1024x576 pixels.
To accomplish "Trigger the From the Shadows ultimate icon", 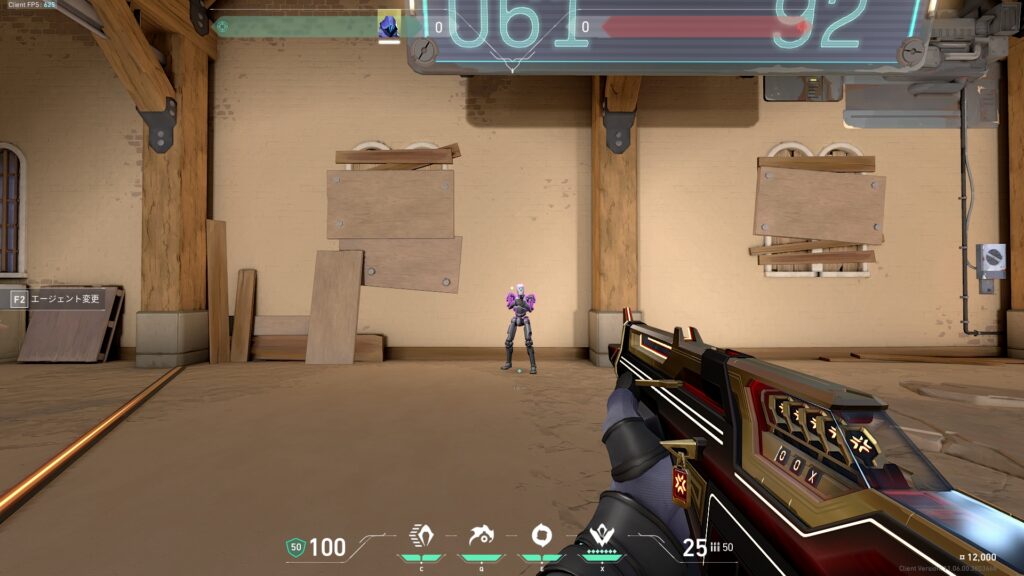I will coord(601,537).
